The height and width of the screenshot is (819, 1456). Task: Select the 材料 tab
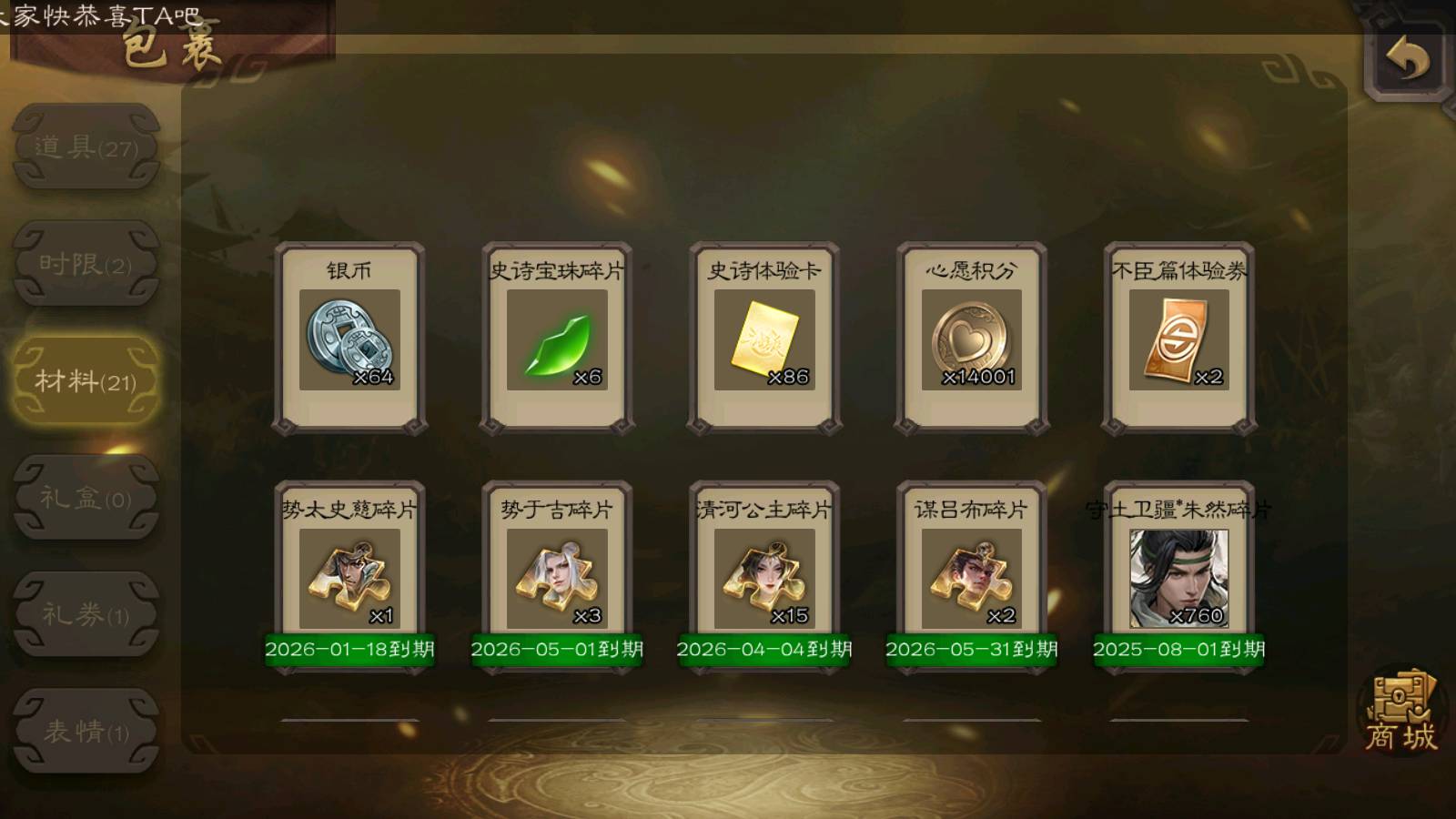(x=86, y=380)
